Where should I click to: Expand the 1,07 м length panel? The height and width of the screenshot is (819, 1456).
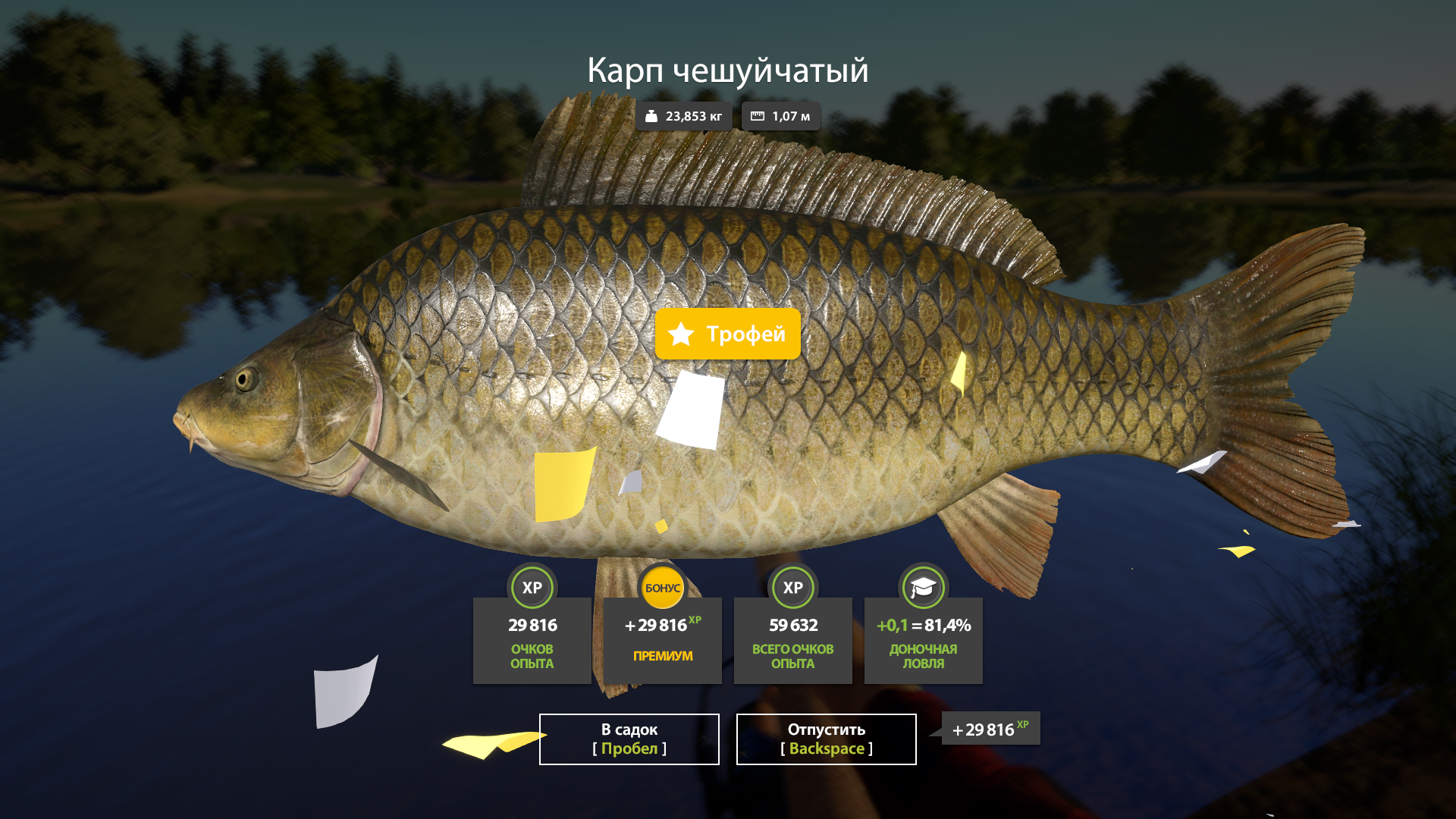click(x=781, y=116)
